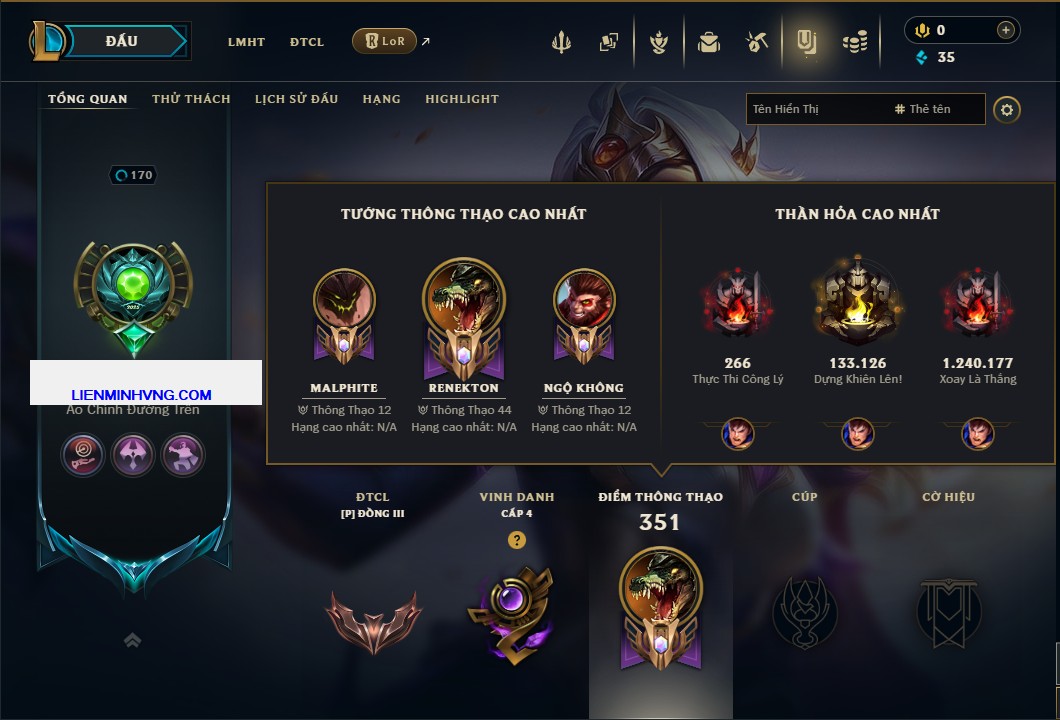Switch to the THỬ THÁCH tab
The height and width of the screenshot is (720, 1060).
191,99
